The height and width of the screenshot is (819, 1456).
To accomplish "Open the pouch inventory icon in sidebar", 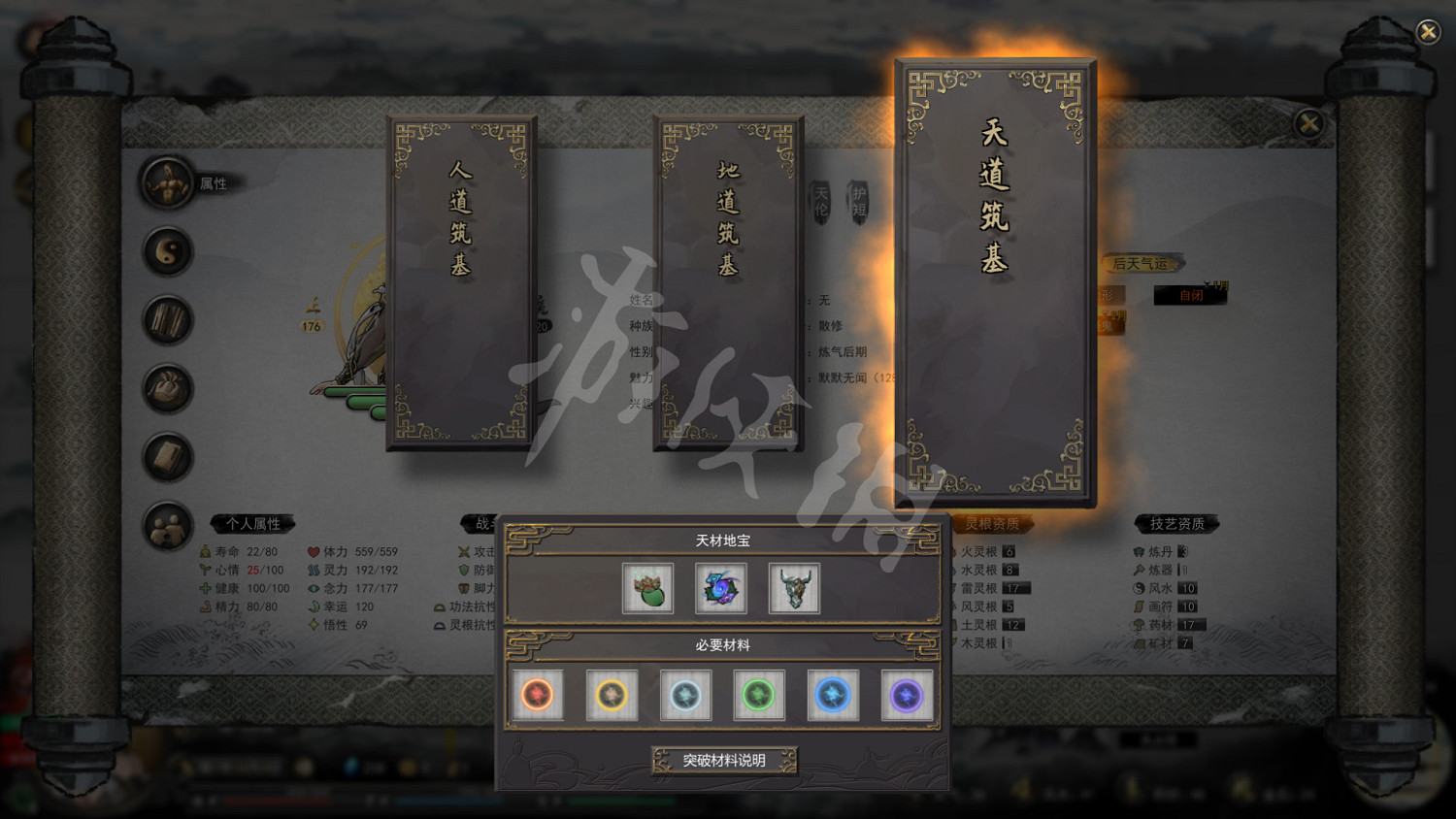I will 167,388.
